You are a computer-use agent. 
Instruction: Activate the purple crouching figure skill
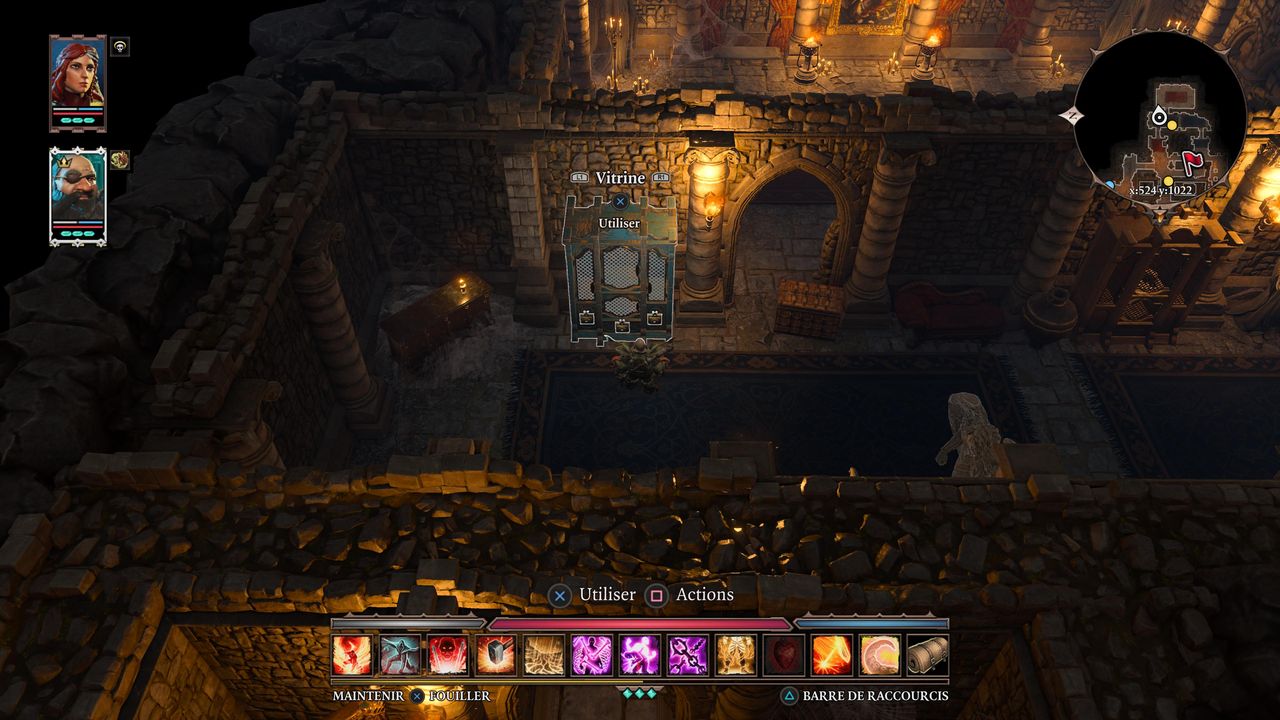[640, 655]
